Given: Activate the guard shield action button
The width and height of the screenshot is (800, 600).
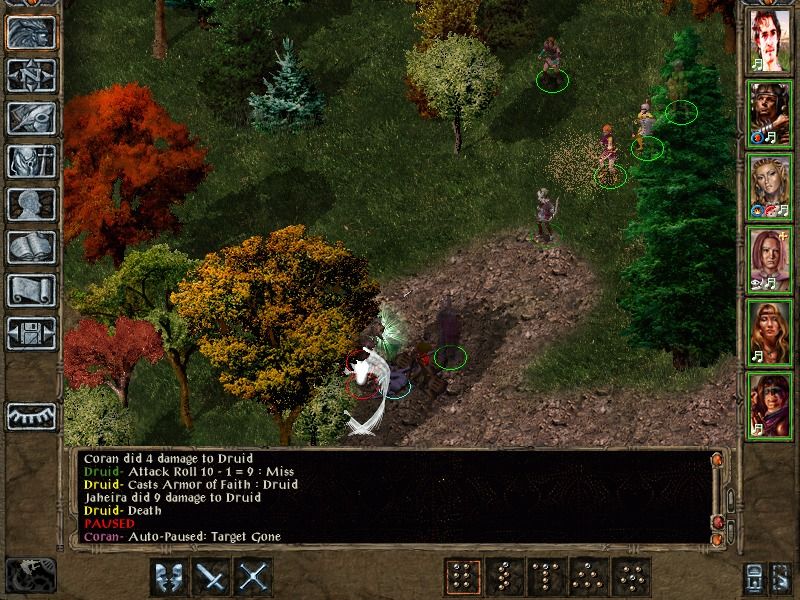Looking at the screenshot, I should click(169, 577).
